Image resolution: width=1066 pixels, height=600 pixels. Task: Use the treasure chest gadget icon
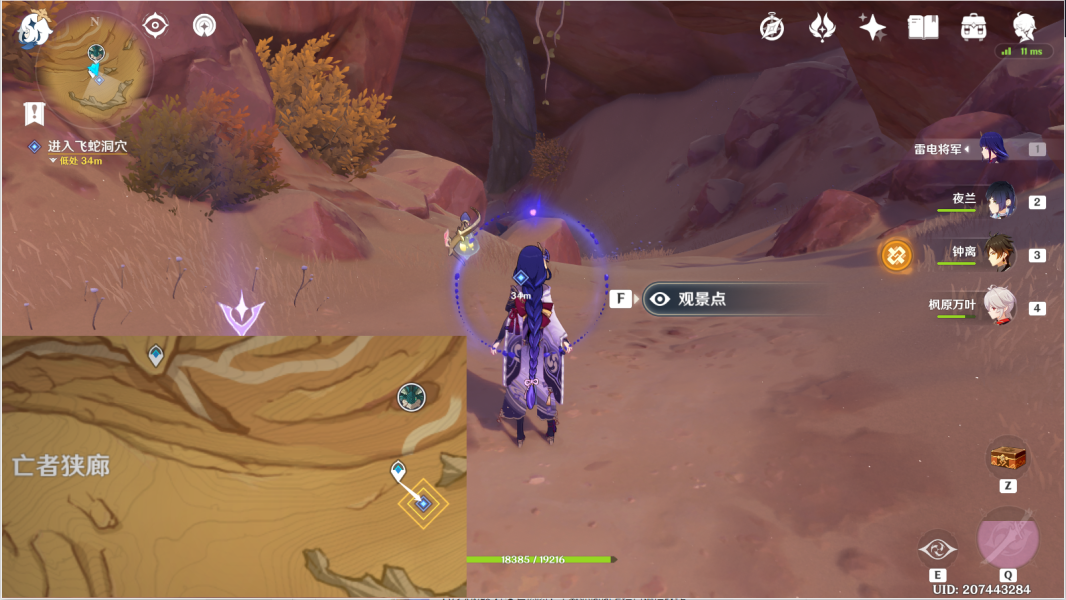[x=1008, y=459]
